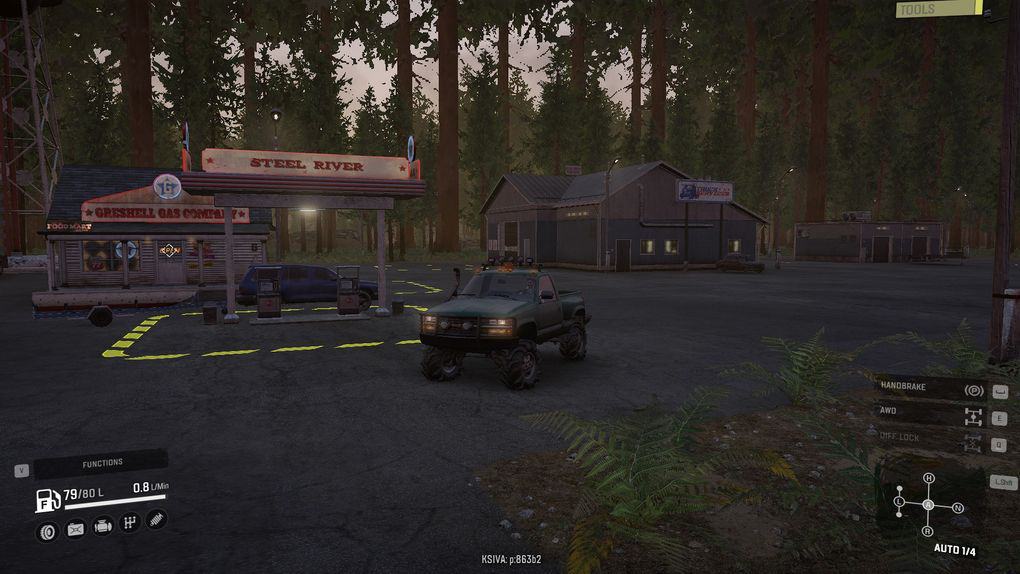
Task: Select the suspension spring icon
Action: click(156, 520)
